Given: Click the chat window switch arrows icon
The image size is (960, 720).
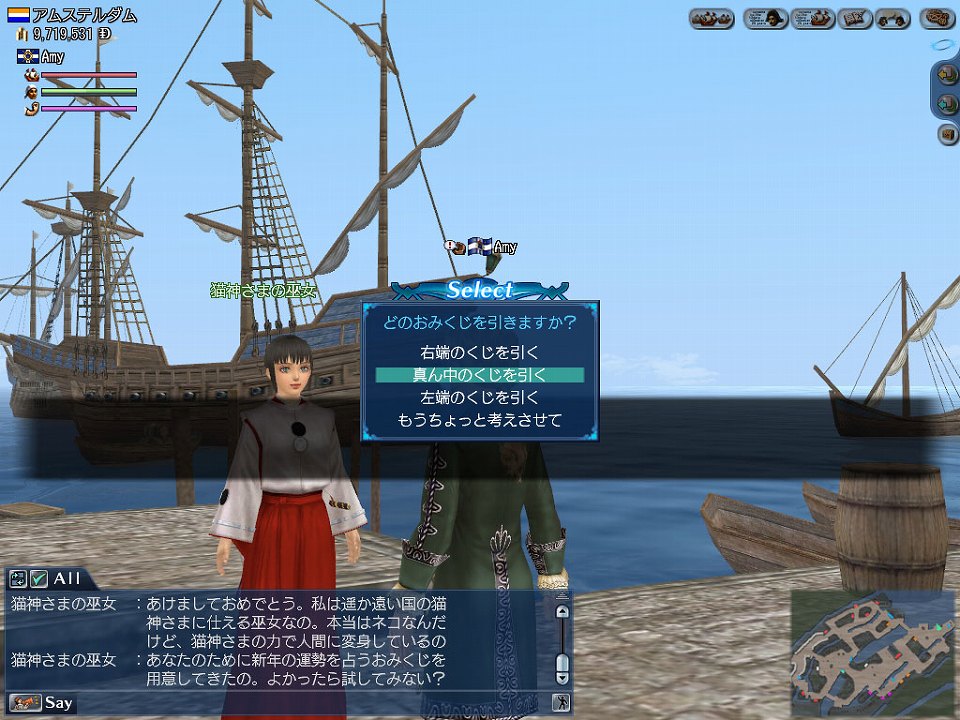Looking at the screenshot, I should pos(18,578).
